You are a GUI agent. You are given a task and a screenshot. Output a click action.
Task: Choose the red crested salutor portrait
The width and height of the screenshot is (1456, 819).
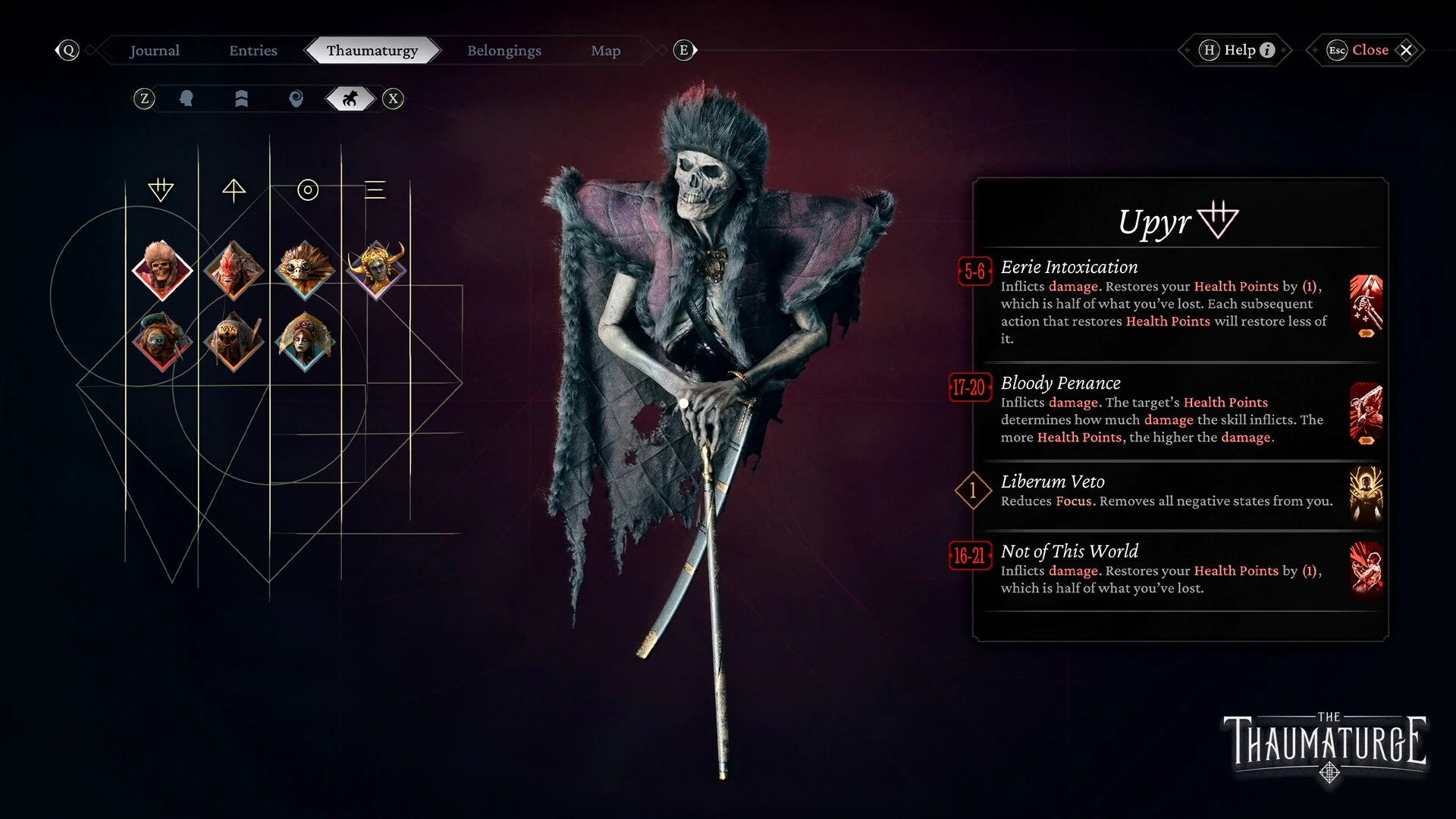[234, 270]
